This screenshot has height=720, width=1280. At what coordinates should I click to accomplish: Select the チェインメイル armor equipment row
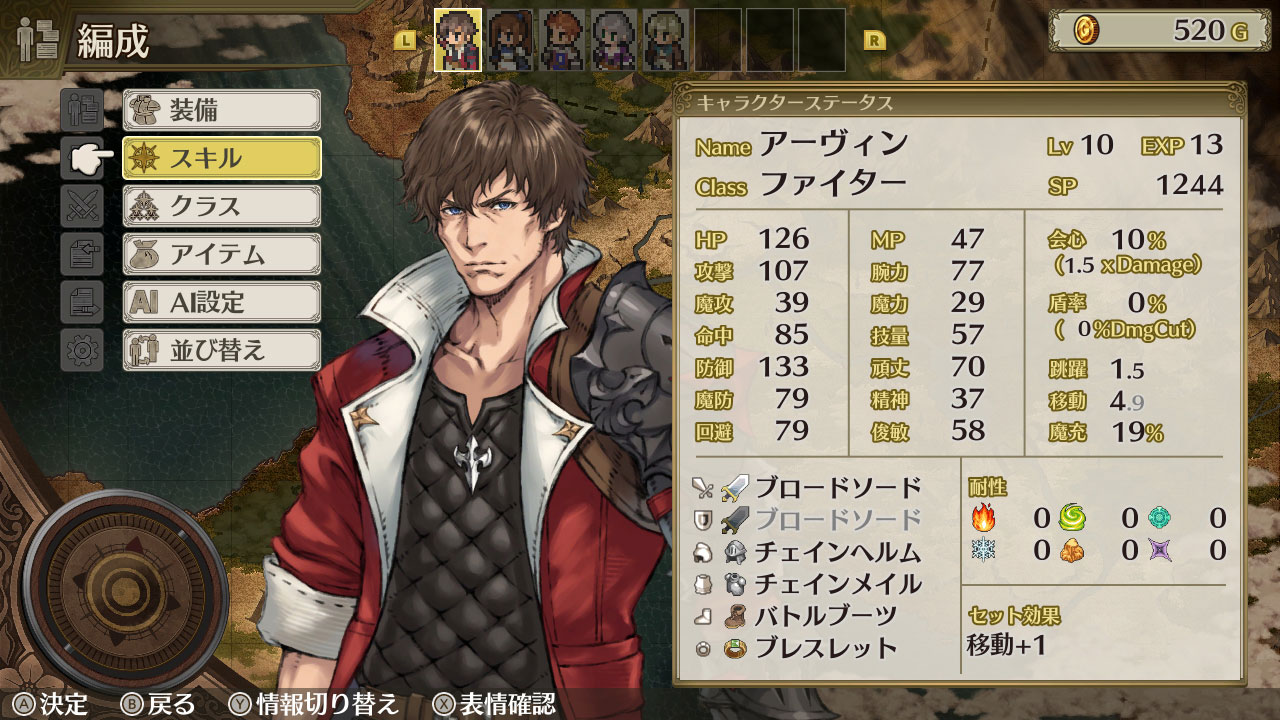808,584
